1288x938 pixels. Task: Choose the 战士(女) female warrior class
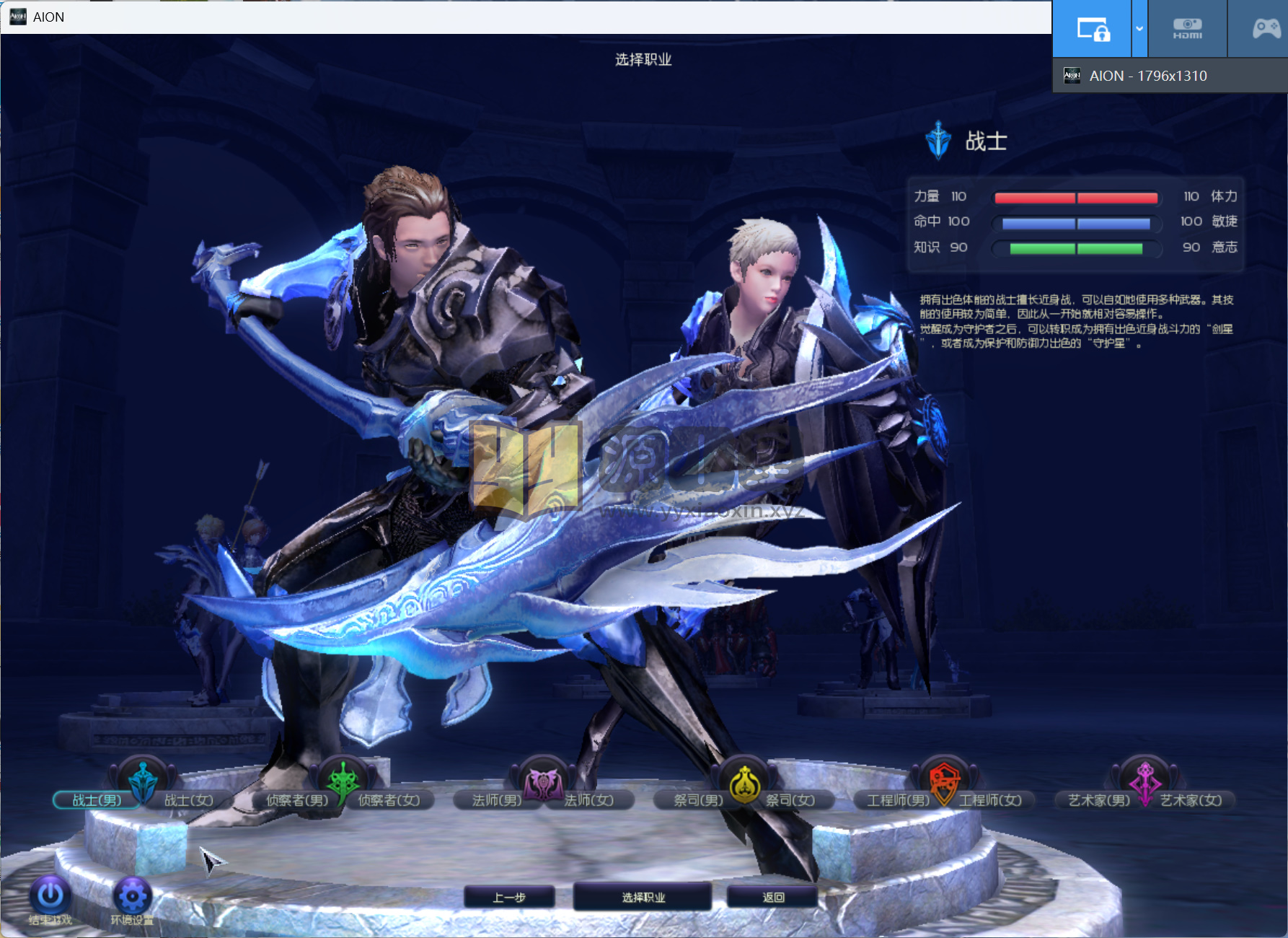pyautogui.click(x=189, y=800)
